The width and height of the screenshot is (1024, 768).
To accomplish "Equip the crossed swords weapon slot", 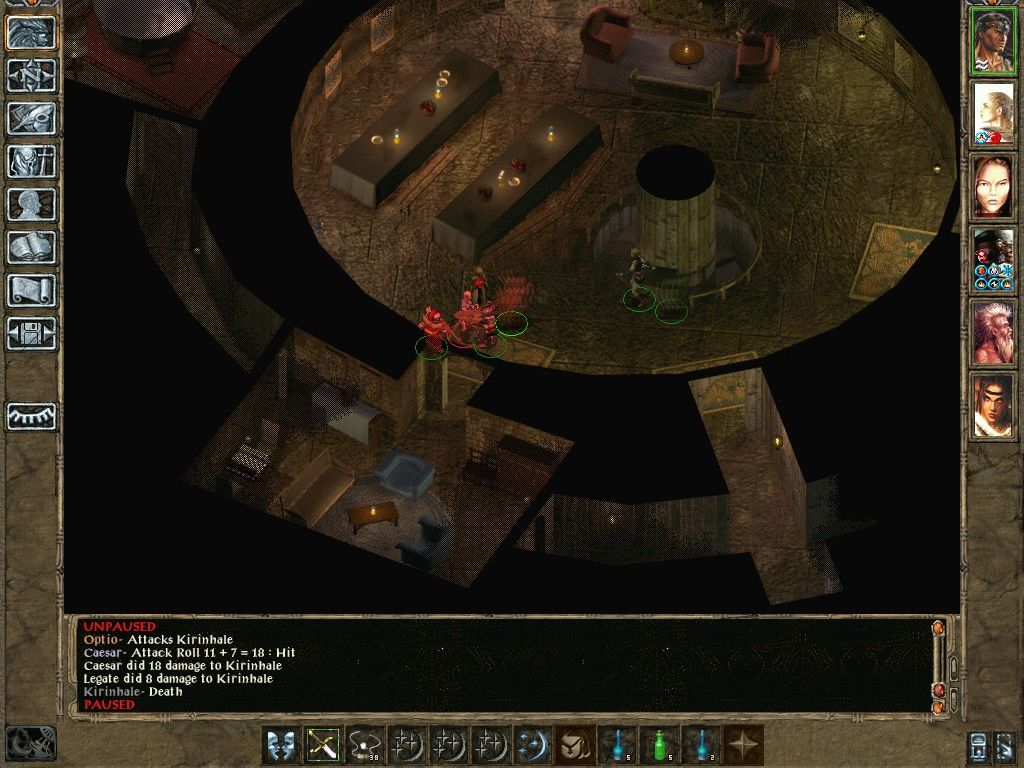I will click(x=323, y=745).
